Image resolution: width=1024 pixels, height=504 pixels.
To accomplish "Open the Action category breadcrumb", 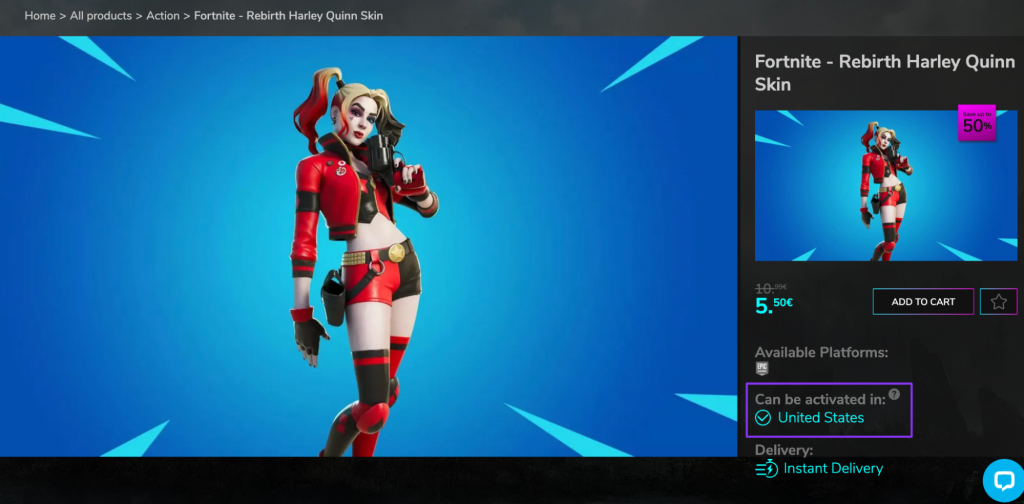I will pos(163,16).
